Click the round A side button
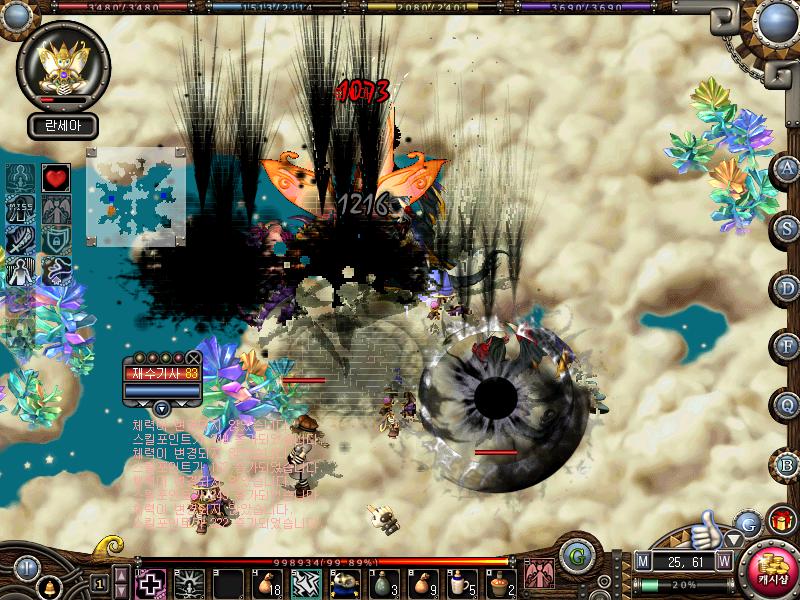The image size is (800, 600). point(787,169)
